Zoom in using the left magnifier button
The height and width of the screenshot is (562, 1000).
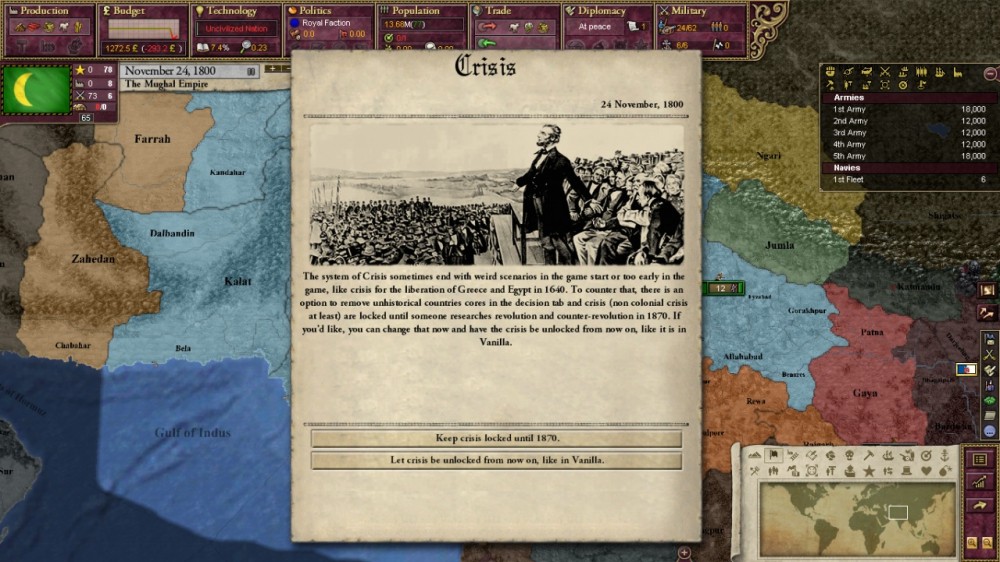pyautogui.click(x=972, y=543)
